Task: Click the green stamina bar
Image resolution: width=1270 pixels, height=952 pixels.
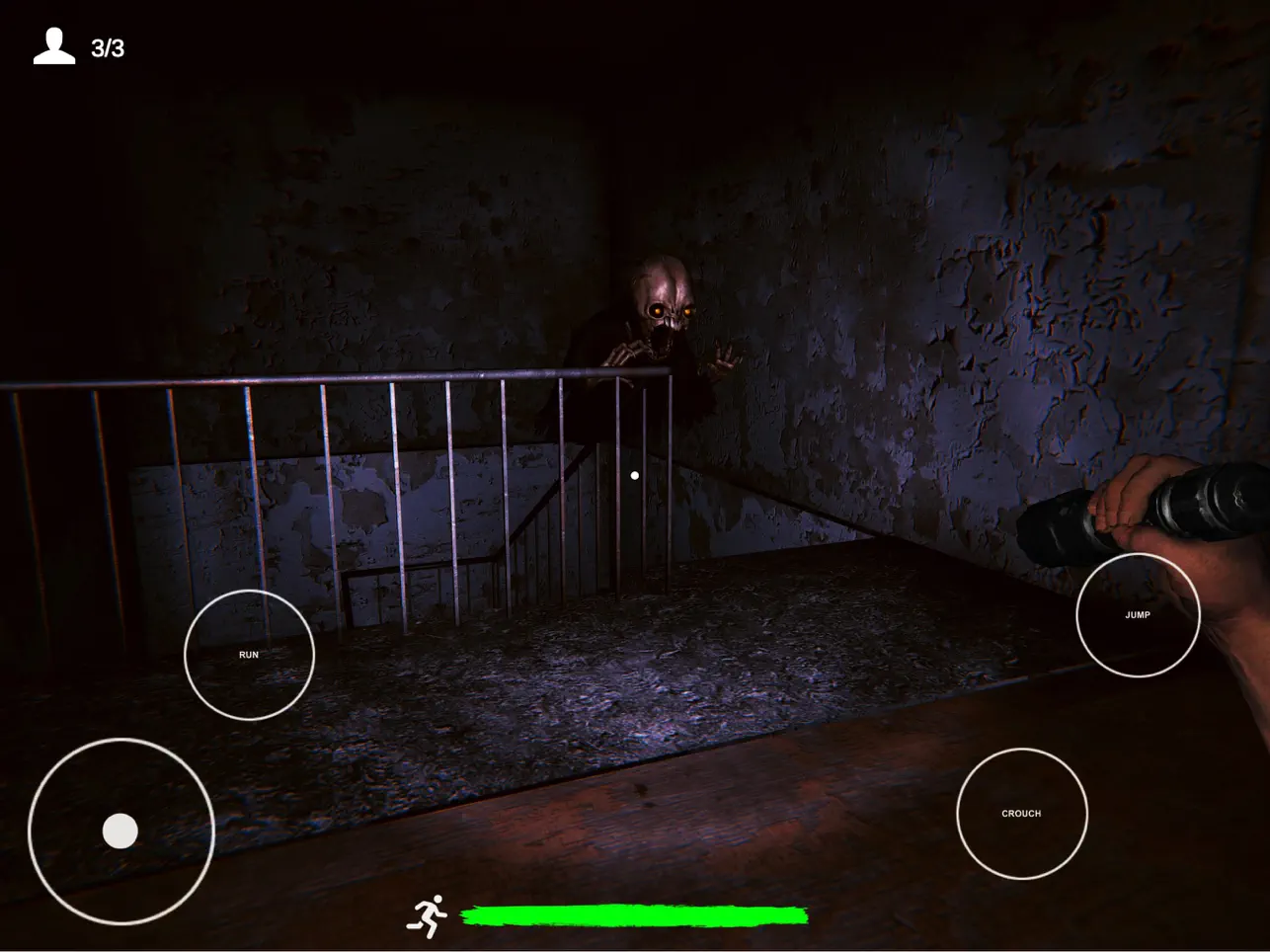Action: 637,915
